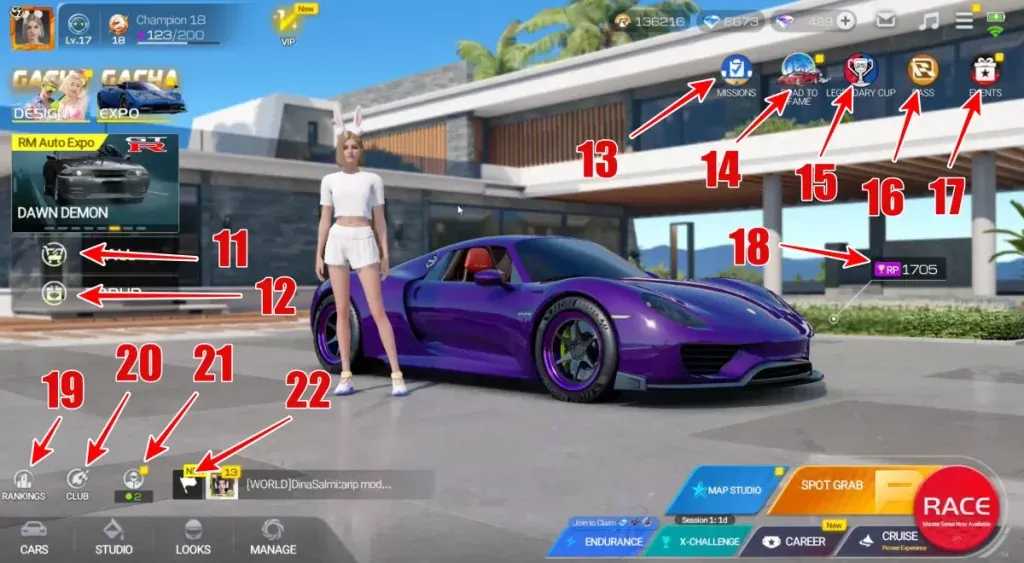Open the hamburger main menu
The width and height of the screenshot is (1024, 563).
coord(964,20)
